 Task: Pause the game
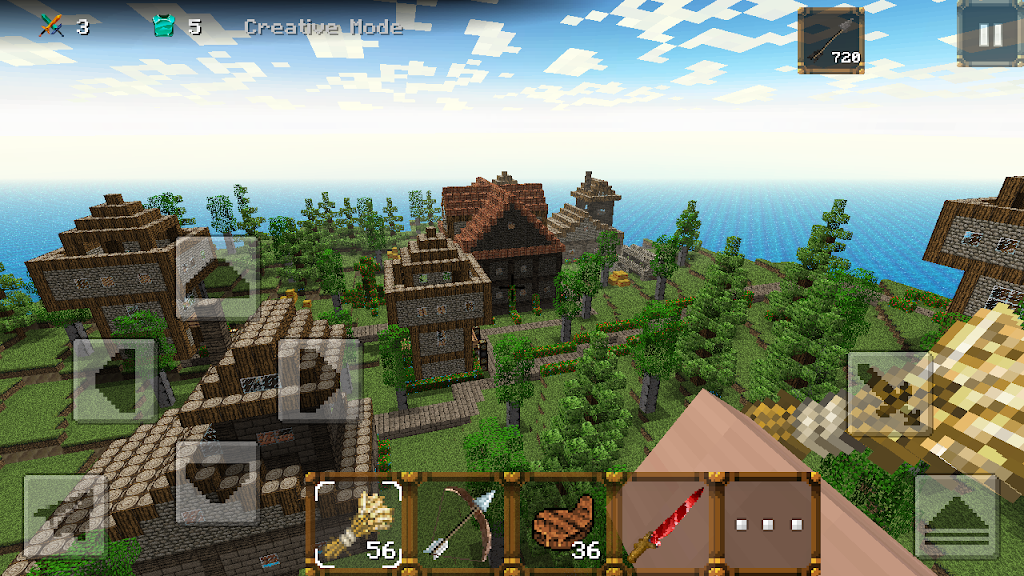click(x=989, y=34)
